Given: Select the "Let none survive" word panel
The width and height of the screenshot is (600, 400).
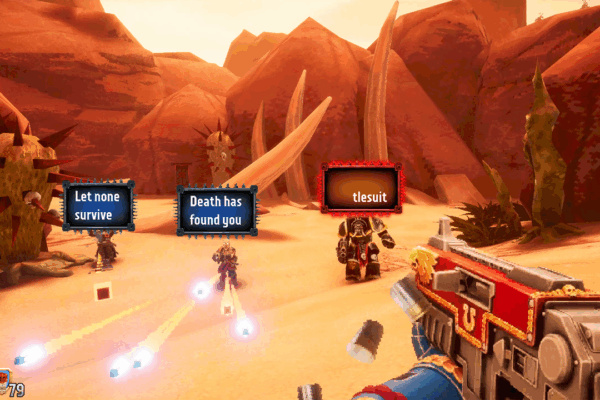Looking at the screenshot, I should [98, 204].
